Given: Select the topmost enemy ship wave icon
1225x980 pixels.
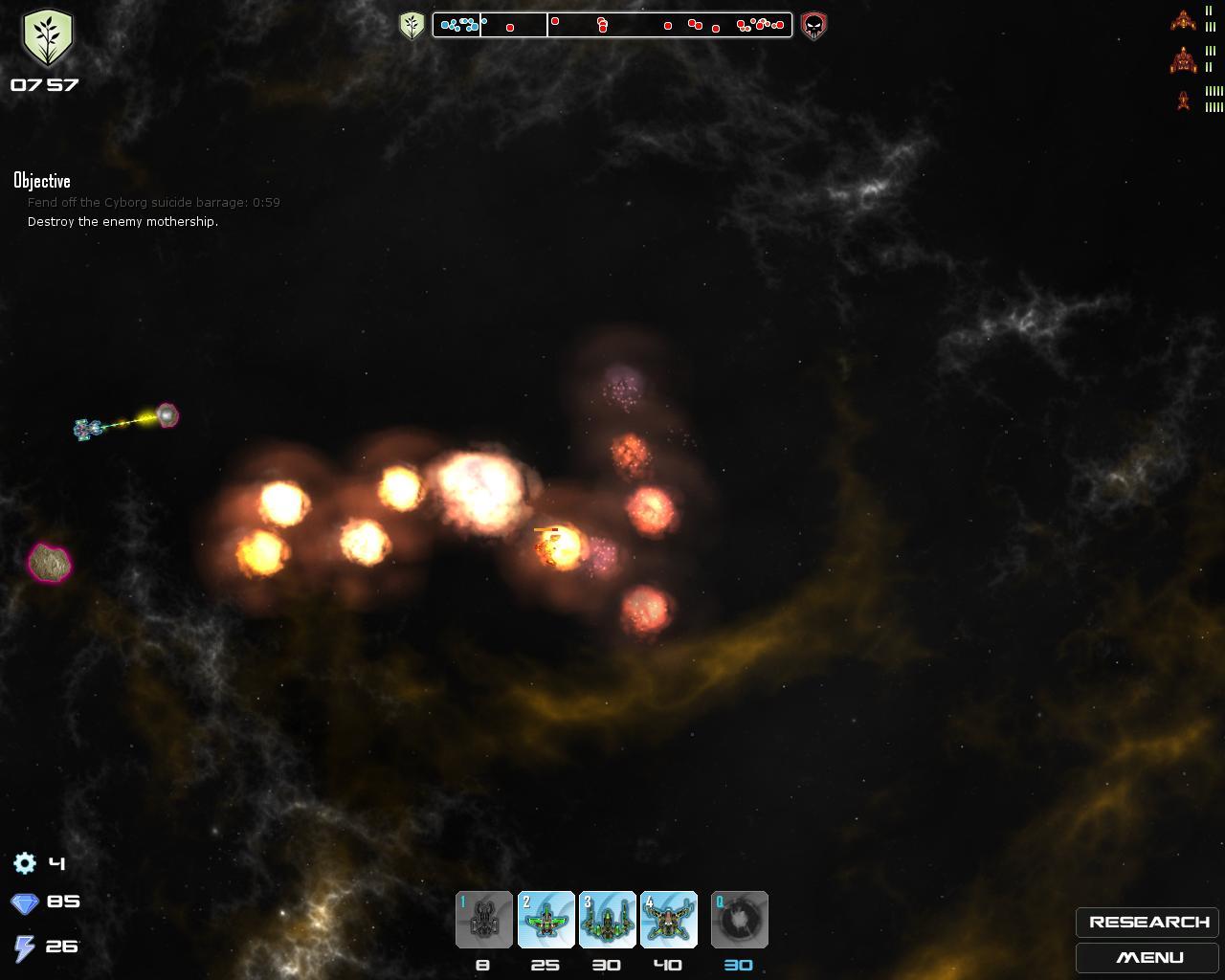Looking at the screenshot, I should pos(1184,19).
